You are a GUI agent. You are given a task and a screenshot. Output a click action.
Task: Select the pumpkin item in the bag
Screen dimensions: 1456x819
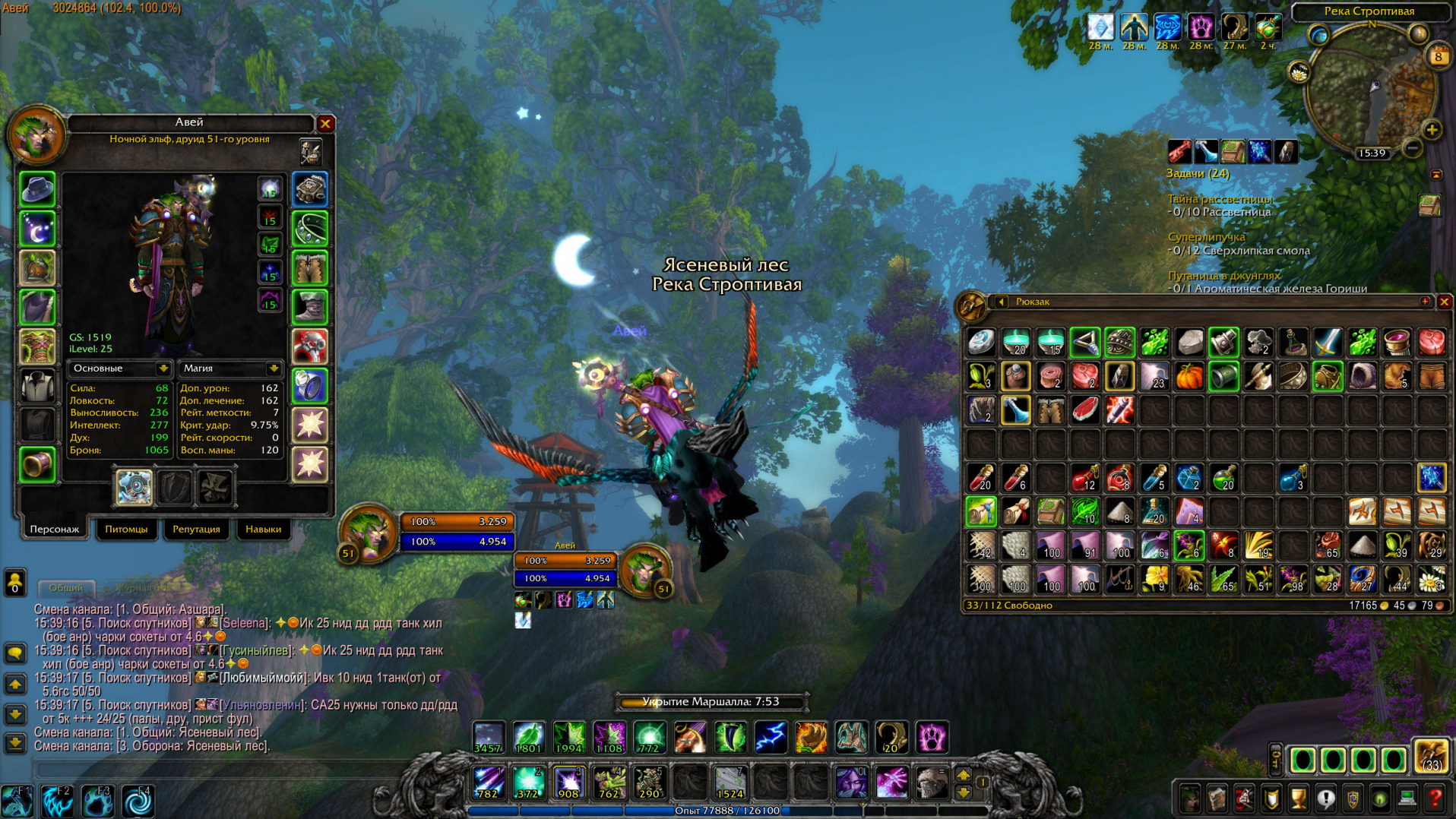[x=1189, y=377]
